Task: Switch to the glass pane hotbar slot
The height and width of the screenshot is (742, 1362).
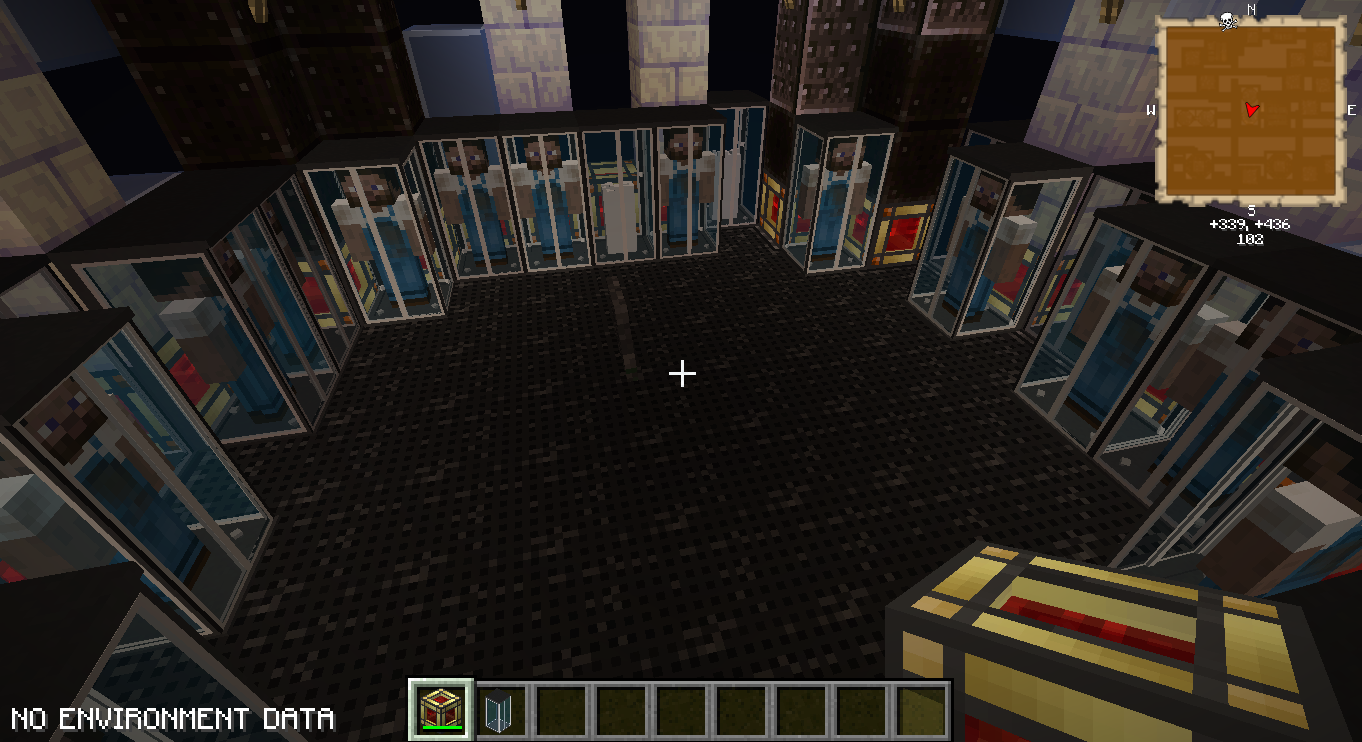Action: tap(499, 711)
